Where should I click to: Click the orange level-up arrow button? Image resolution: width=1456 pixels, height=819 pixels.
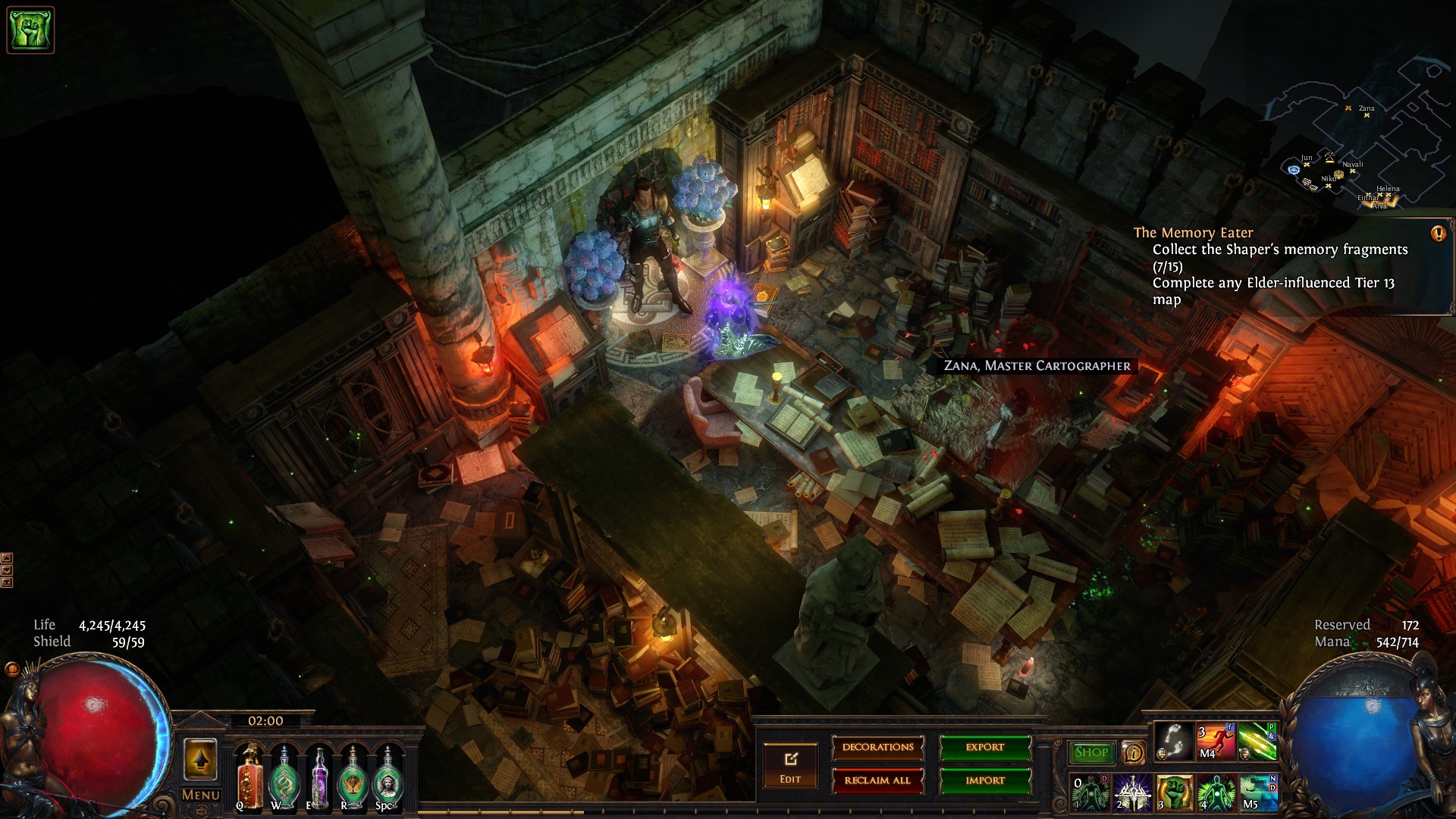[x=200, y=759]
